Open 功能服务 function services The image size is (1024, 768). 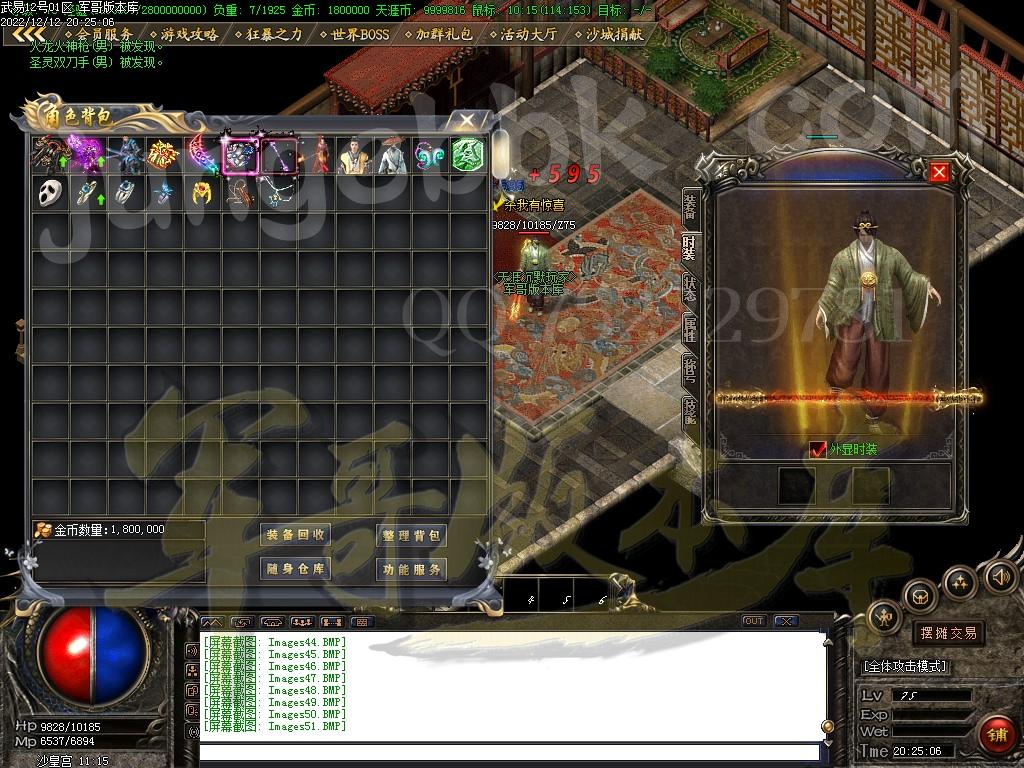click(411, 569)
